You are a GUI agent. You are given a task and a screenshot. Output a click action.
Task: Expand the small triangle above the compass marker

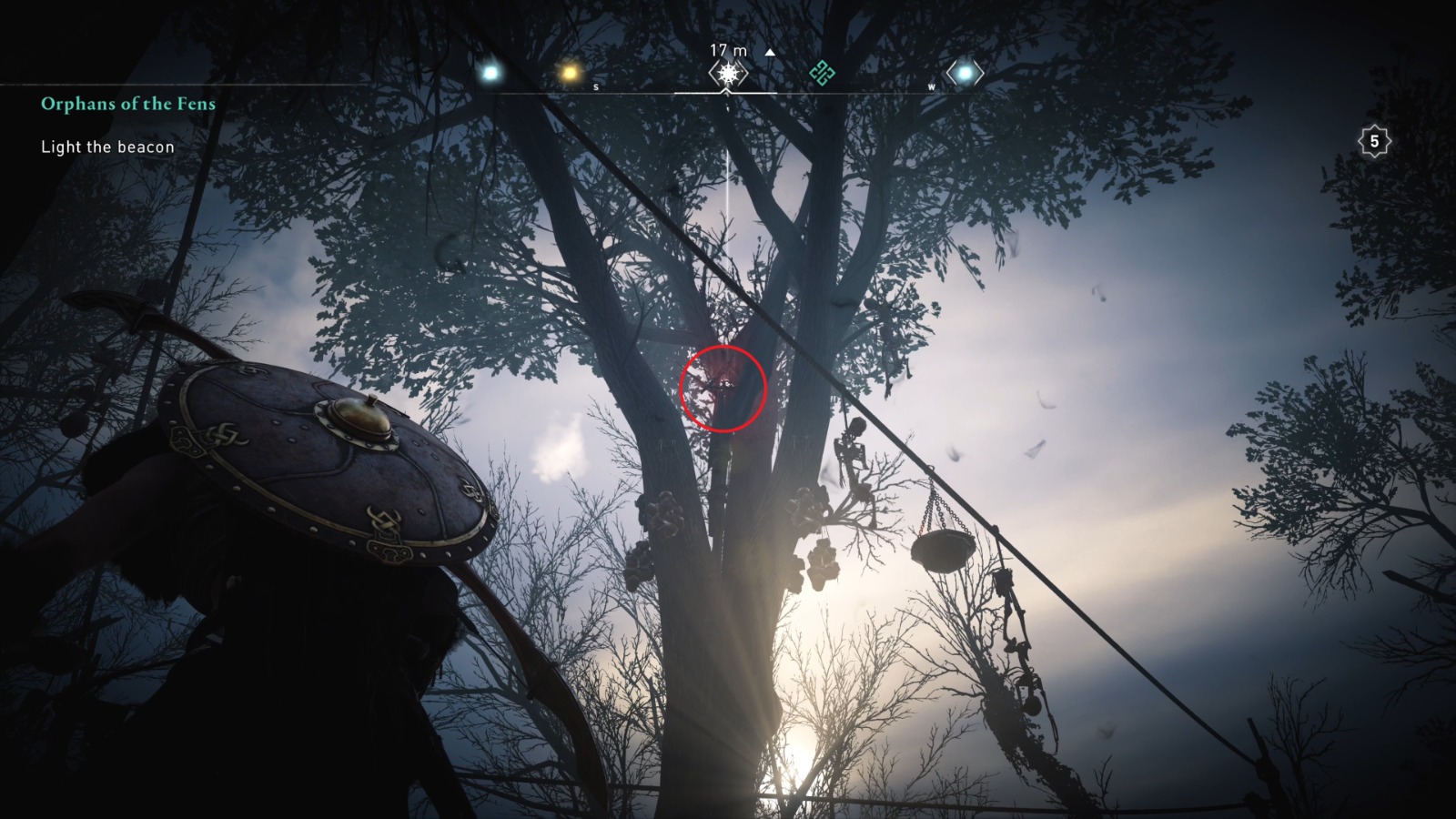770,53
